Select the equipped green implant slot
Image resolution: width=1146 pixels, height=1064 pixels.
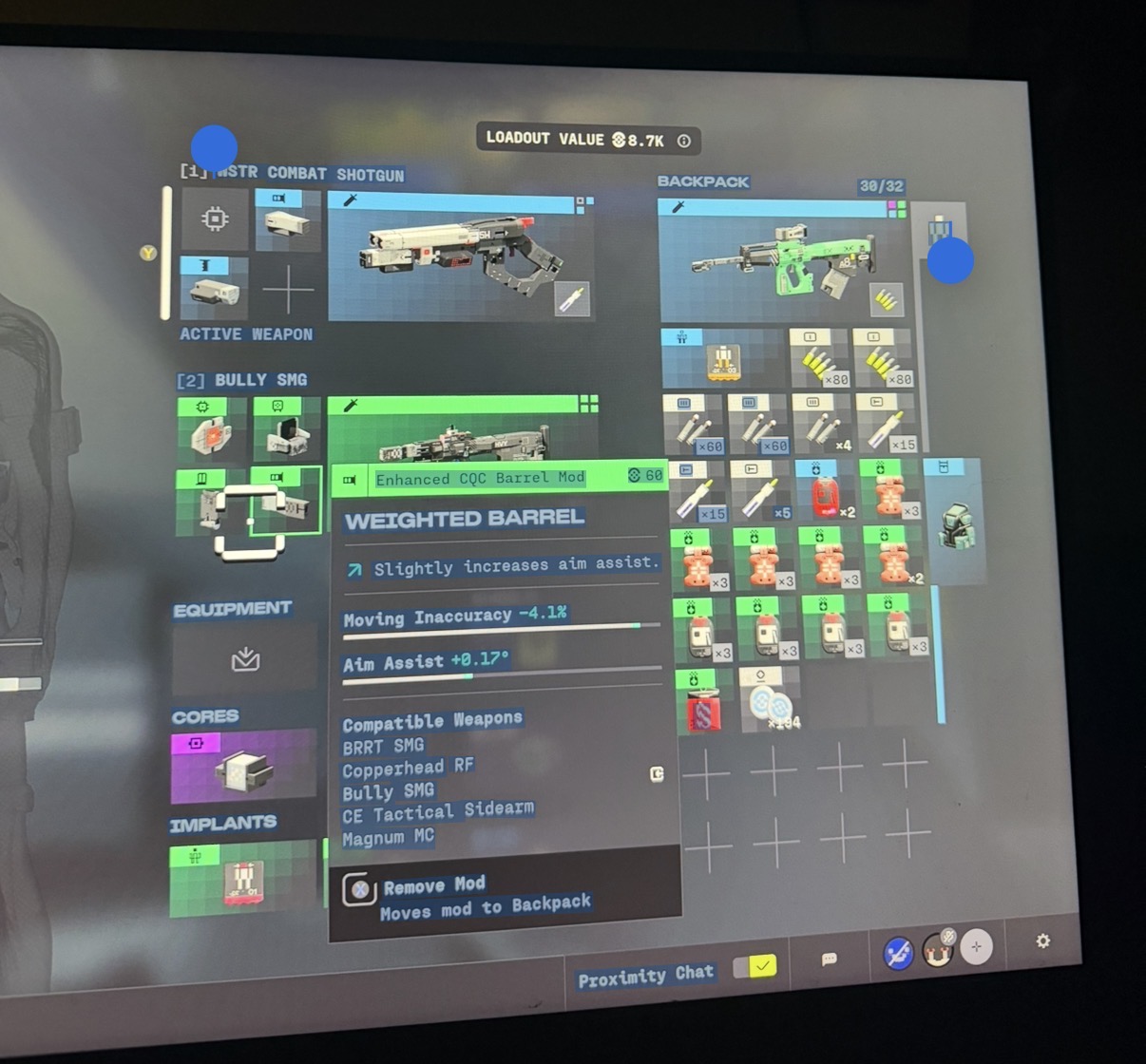[x=243, y=881]
